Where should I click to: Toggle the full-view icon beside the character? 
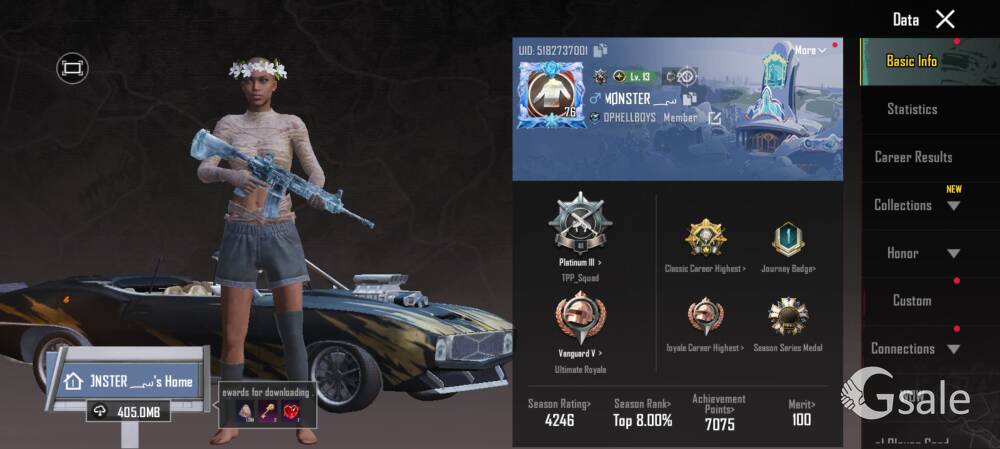(x=72, y=68)
